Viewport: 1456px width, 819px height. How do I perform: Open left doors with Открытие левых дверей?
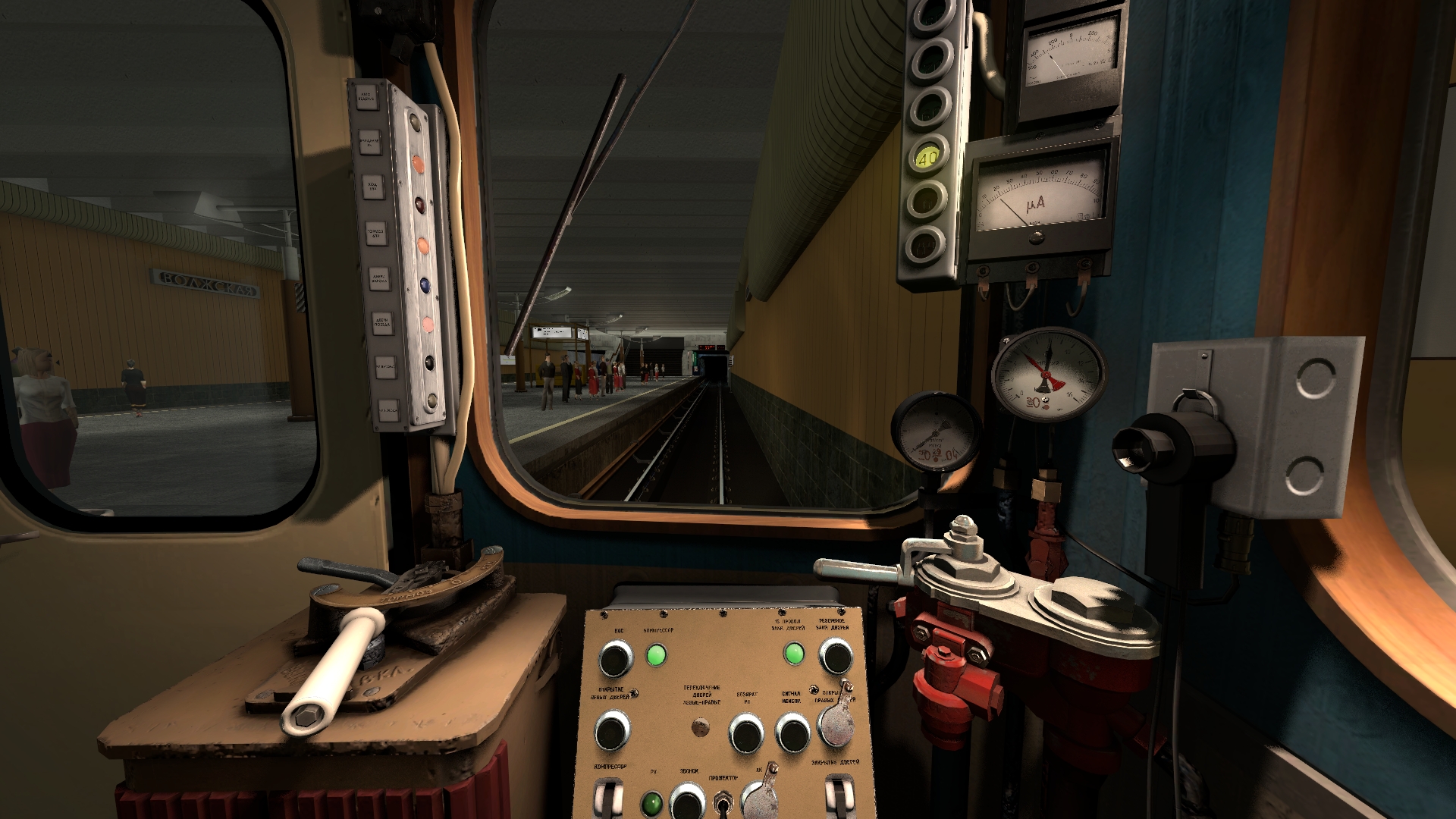pyautogui.click(x=611, y=731)
